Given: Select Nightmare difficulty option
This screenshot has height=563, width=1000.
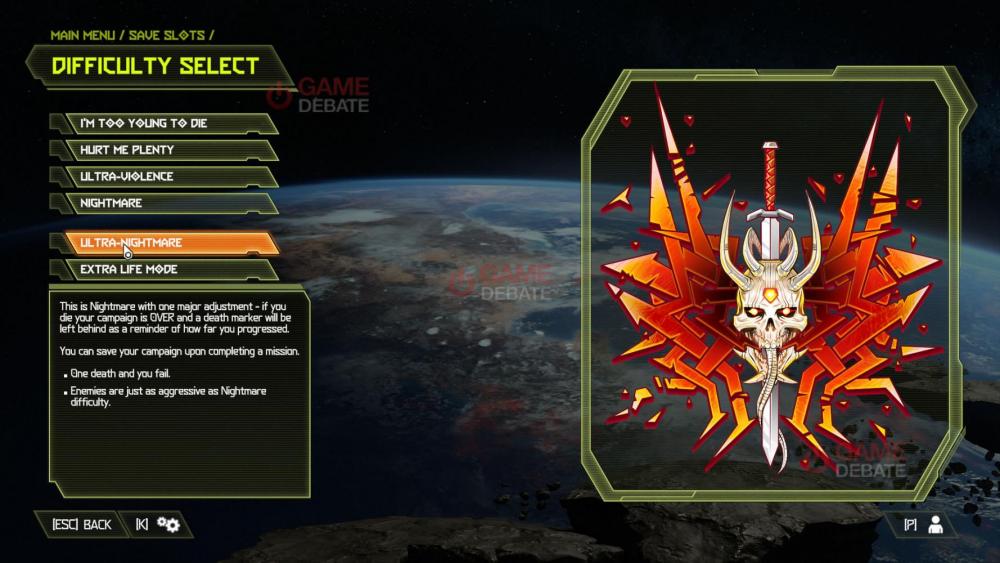Looking at the screenshot, I should (x=163, y=203).
